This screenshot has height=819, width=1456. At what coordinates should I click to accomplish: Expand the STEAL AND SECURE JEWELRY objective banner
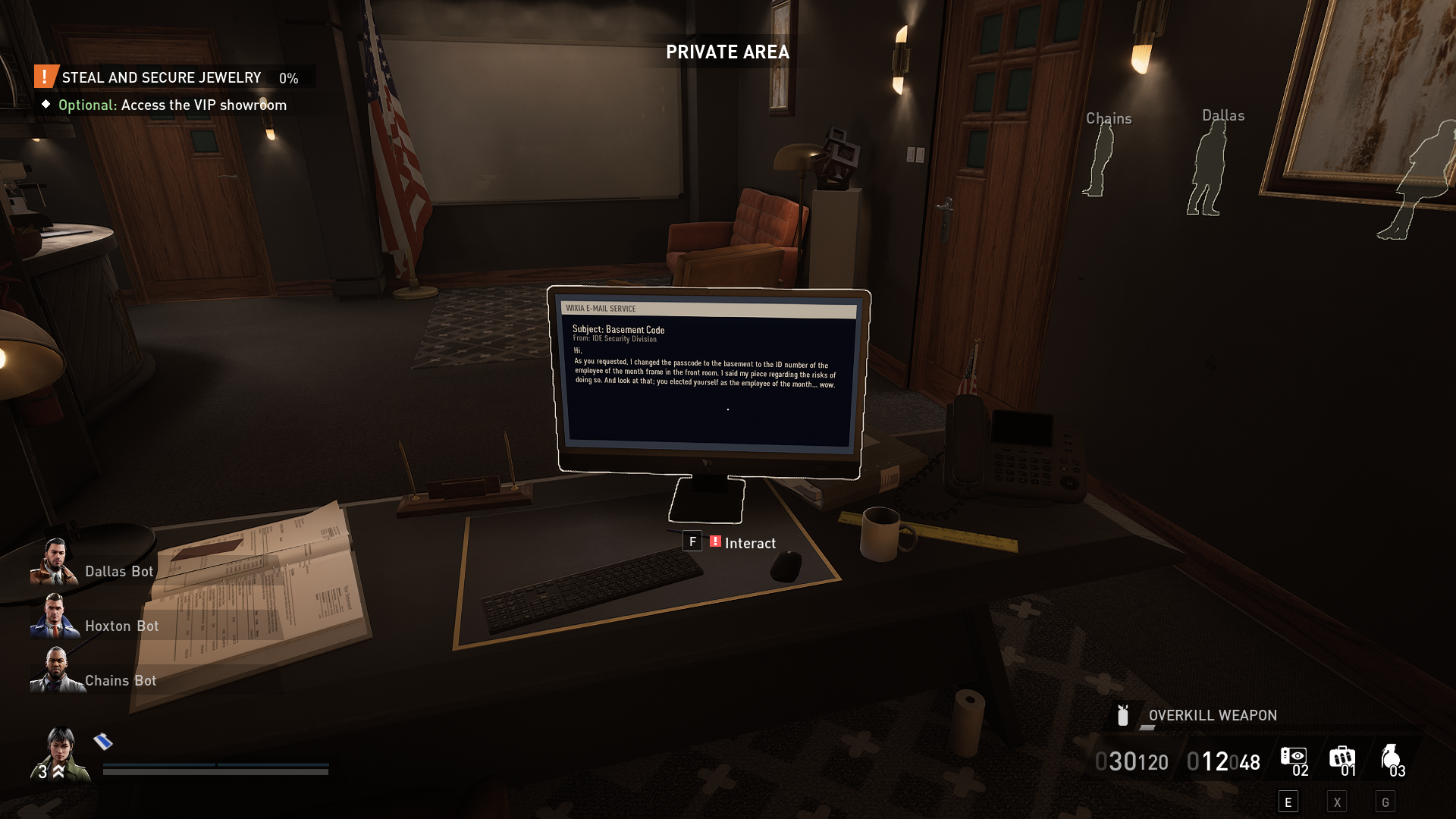162,77
